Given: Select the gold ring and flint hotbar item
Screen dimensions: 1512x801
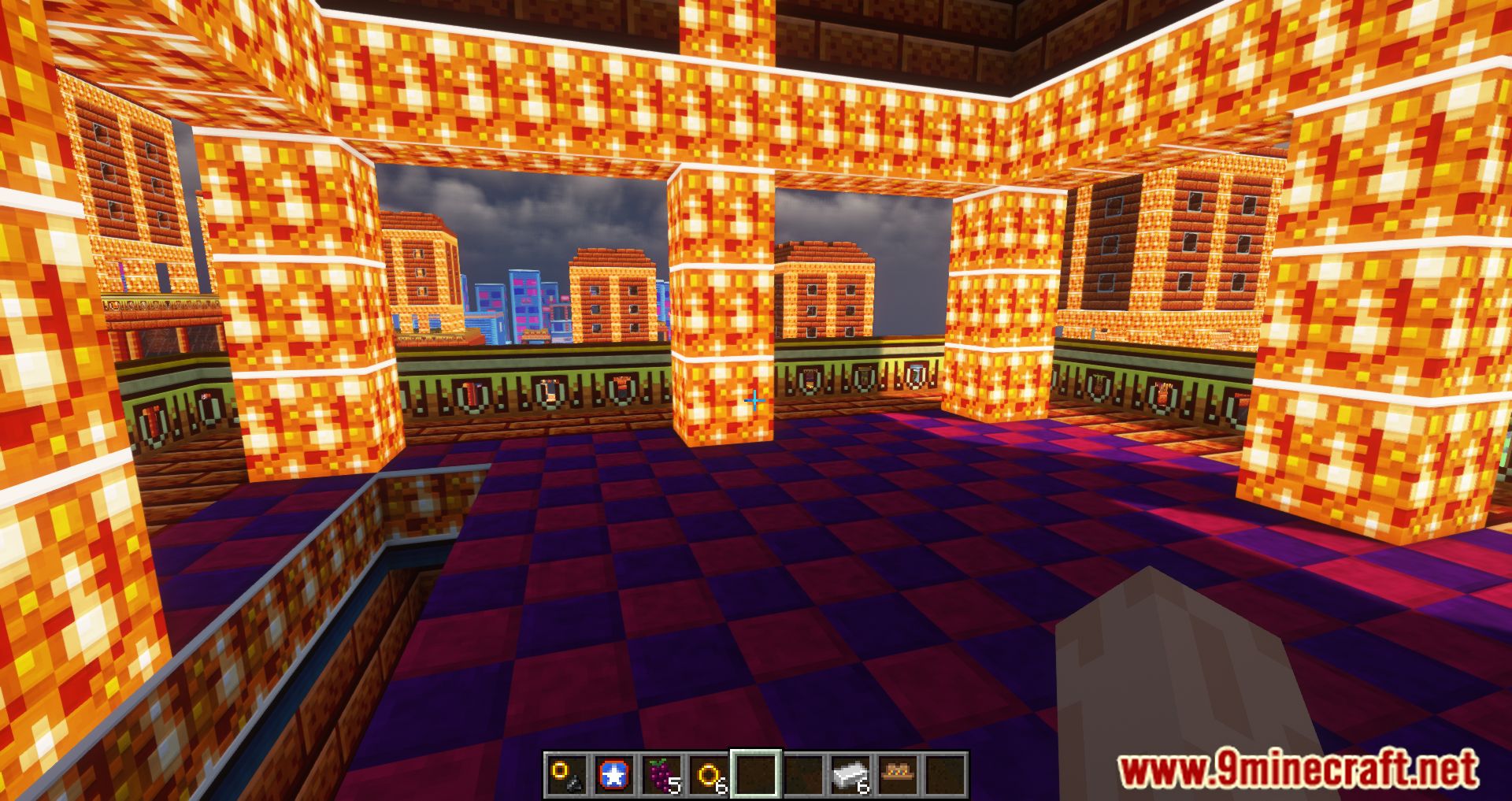Looking at the screenshot, I should pyautogui.click(x=565, y=776).
